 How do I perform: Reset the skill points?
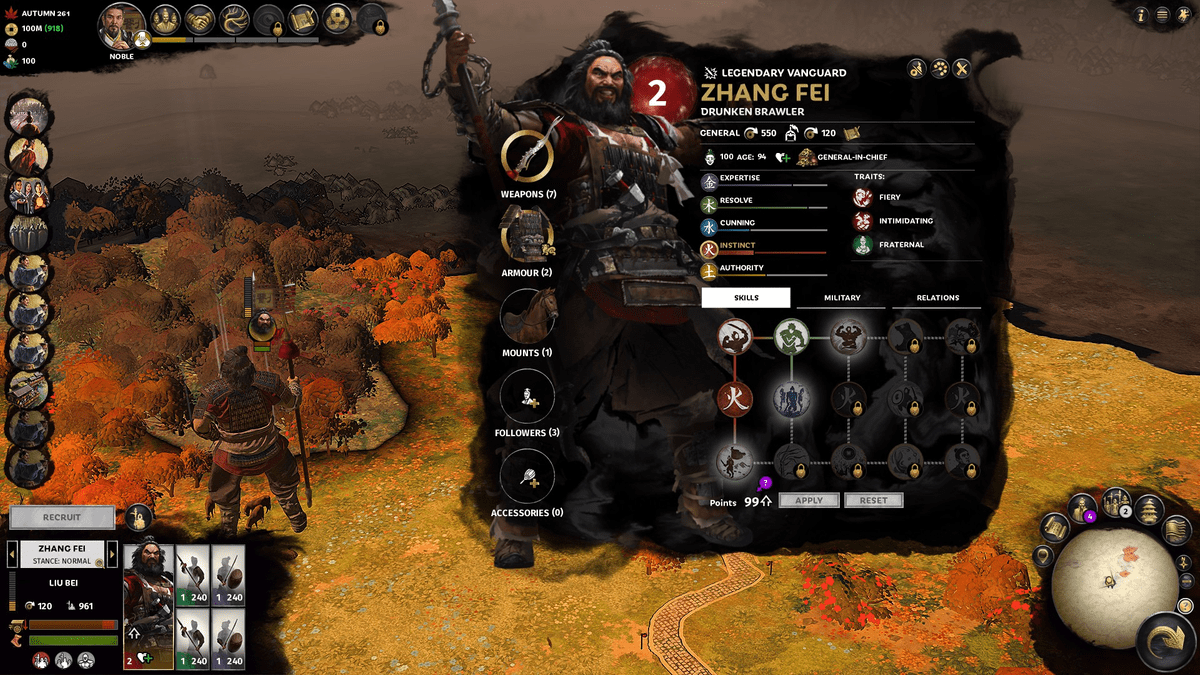pyautogui.click(x=873, y=500)
